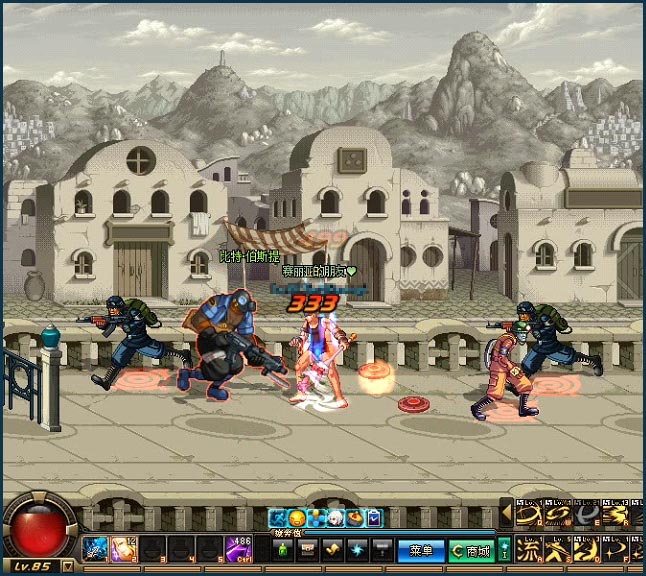Click the dropdown arrow beside Lv.85
Image resolution: width=646 pixels, height=576 pixels.
67,566
